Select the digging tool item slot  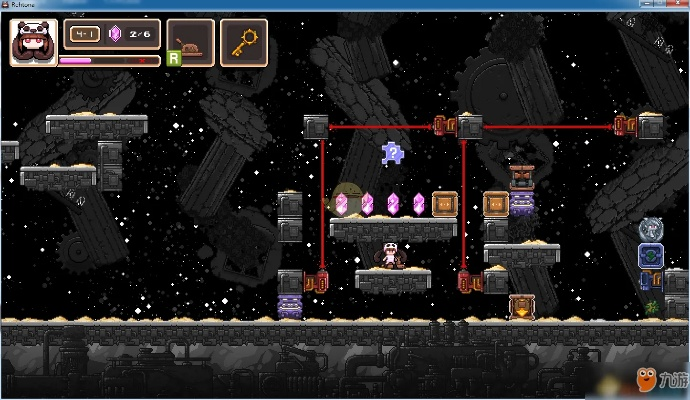191,42
